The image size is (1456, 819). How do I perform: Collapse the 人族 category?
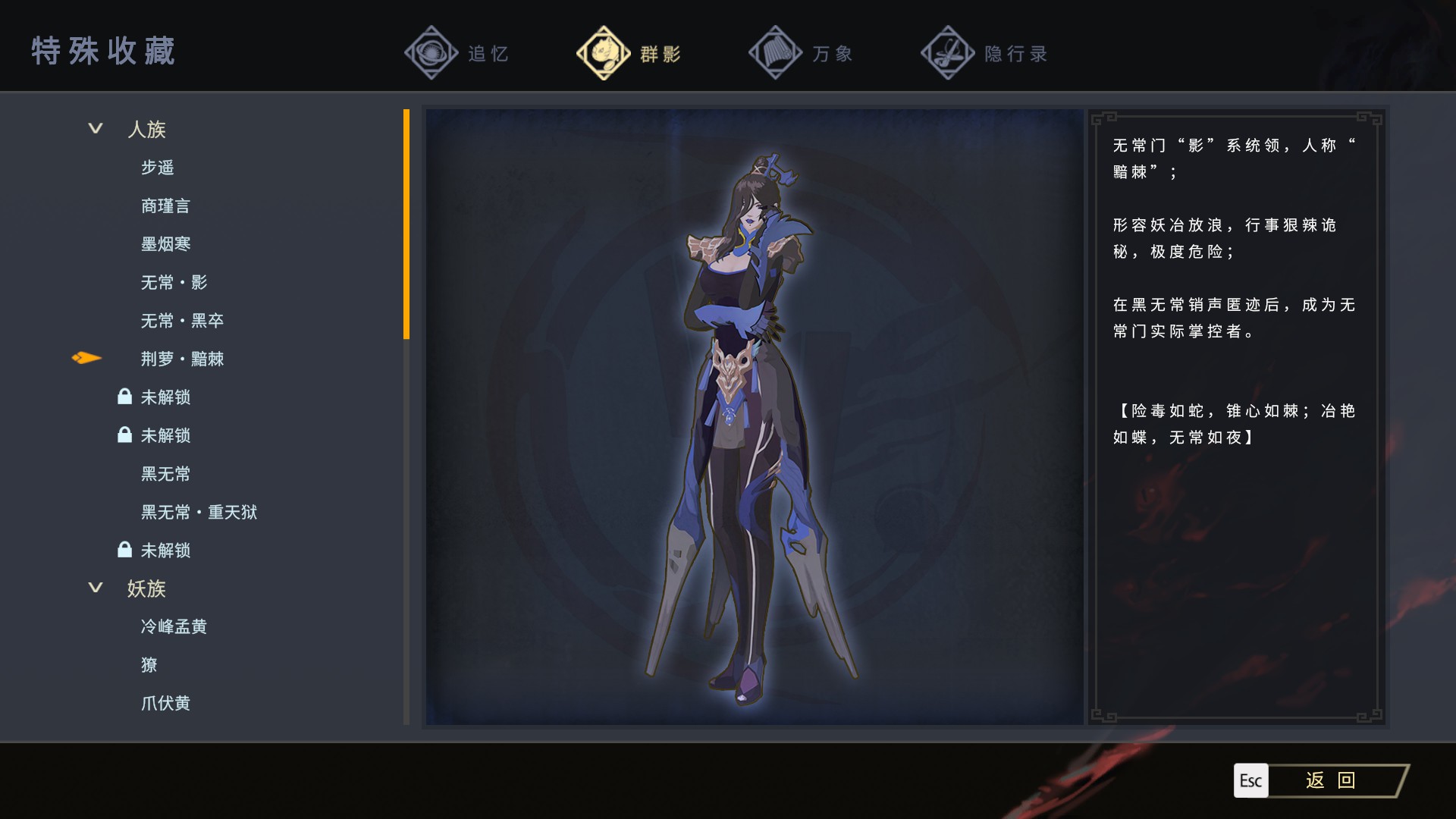coord(96,129)
